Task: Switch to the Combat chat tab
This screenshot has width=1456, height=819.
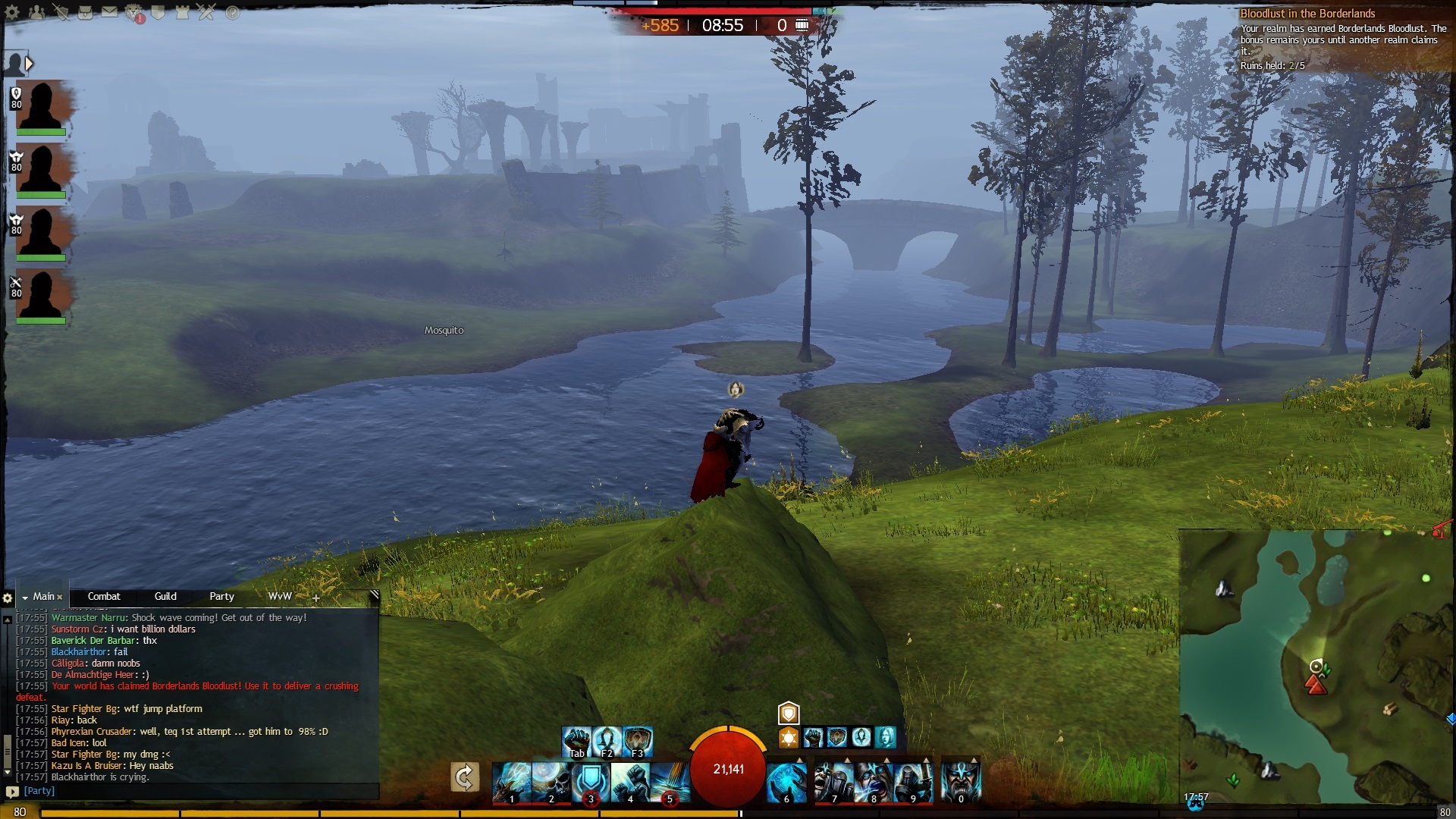Action: point(104,597)
